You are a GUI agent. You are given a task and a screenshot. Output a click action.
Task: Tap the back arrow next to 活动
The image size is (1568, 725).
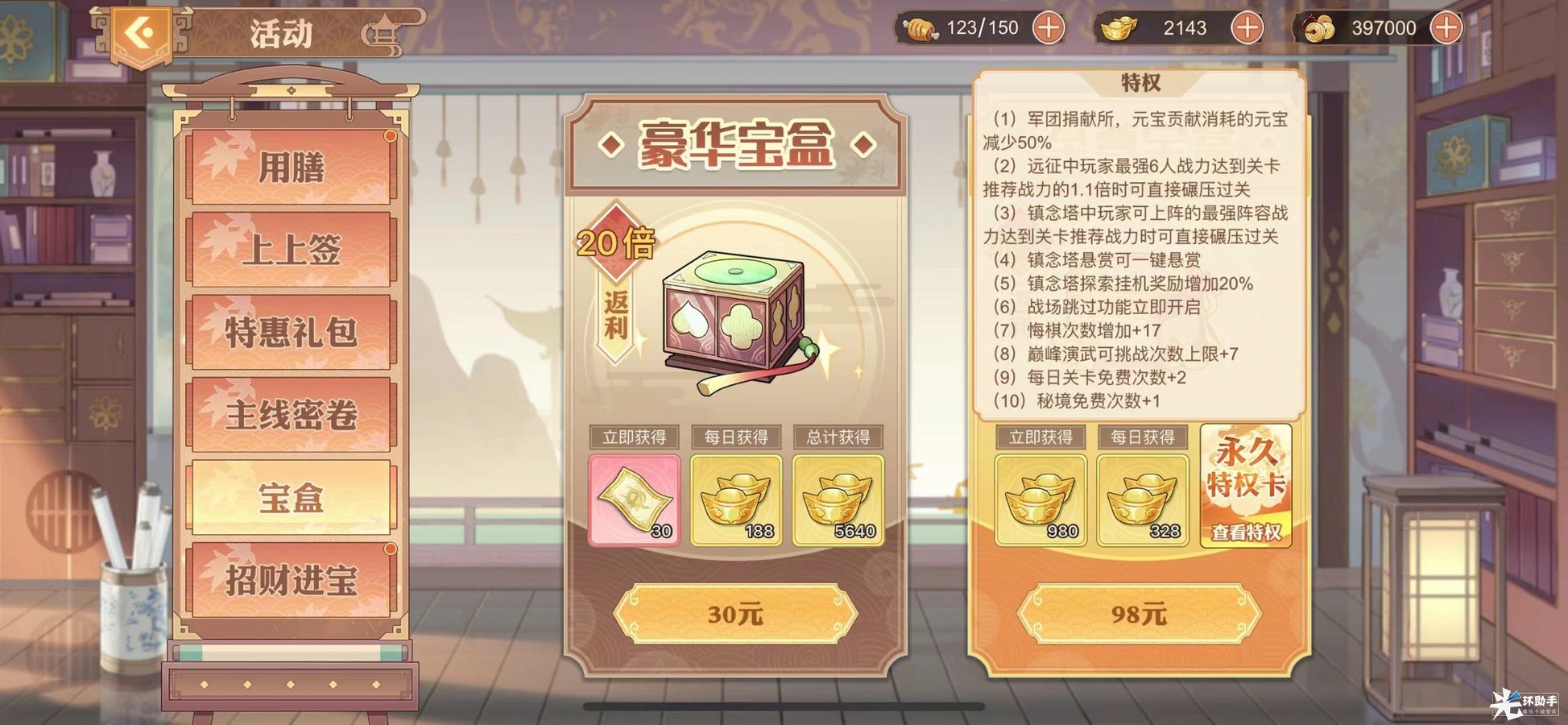143,31
